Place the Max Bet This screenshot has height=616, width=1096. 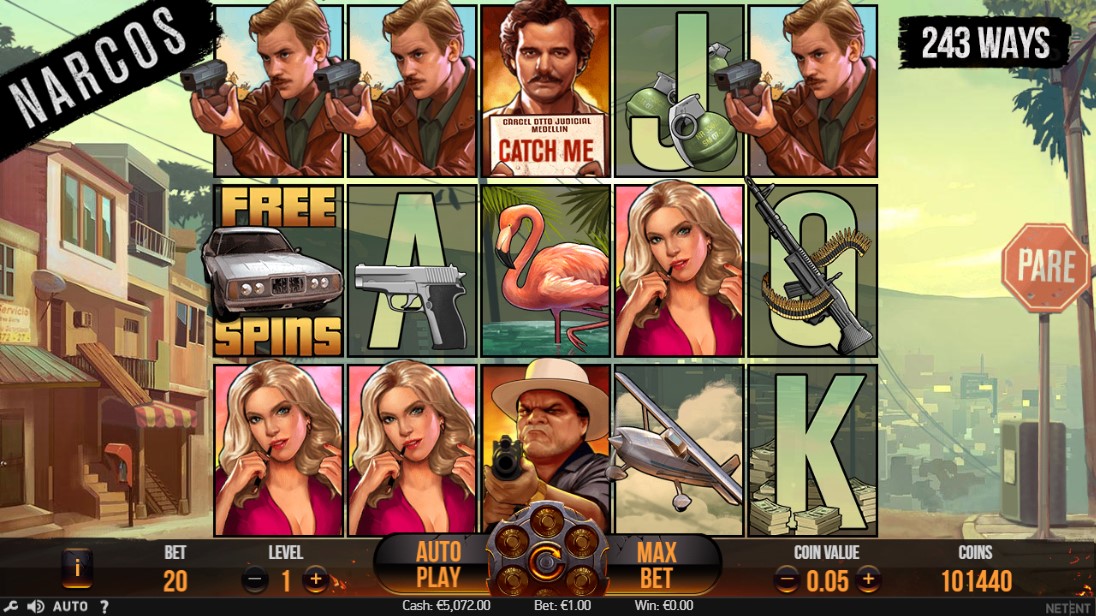pyautogui.click(x=656, y=565)
